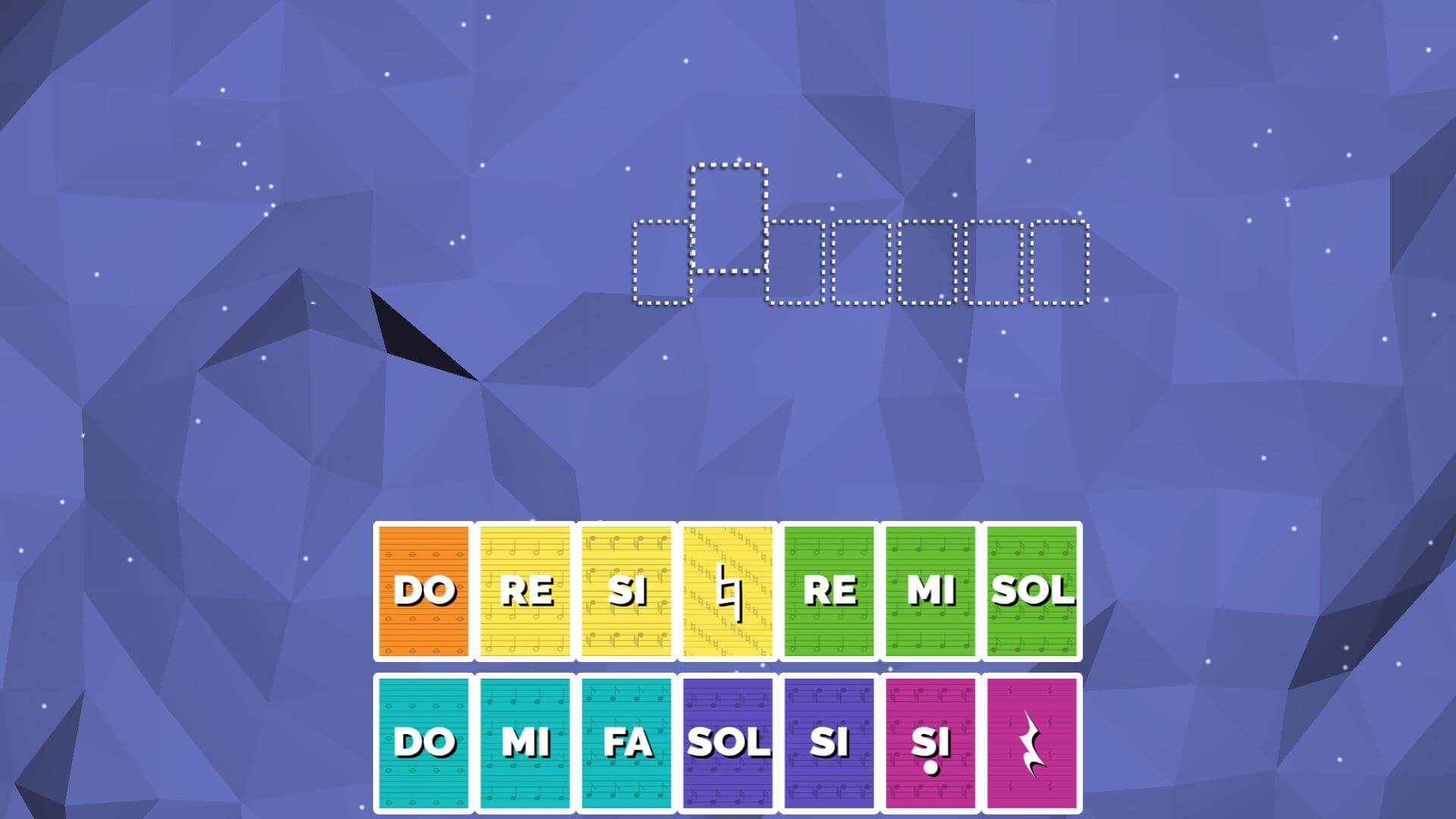
Task: Click the yellow natural sign card
Action: coord(726,590)
